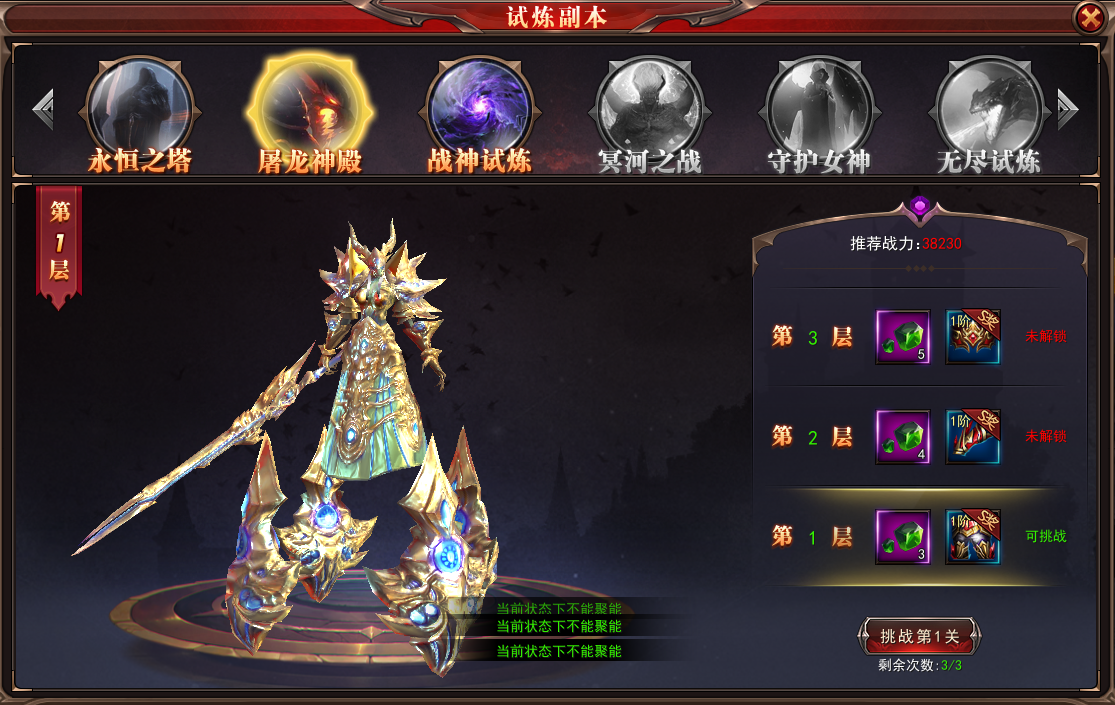
Task: Switch to 战神试炼 dungeon
Action: click(x=480, y=109)
